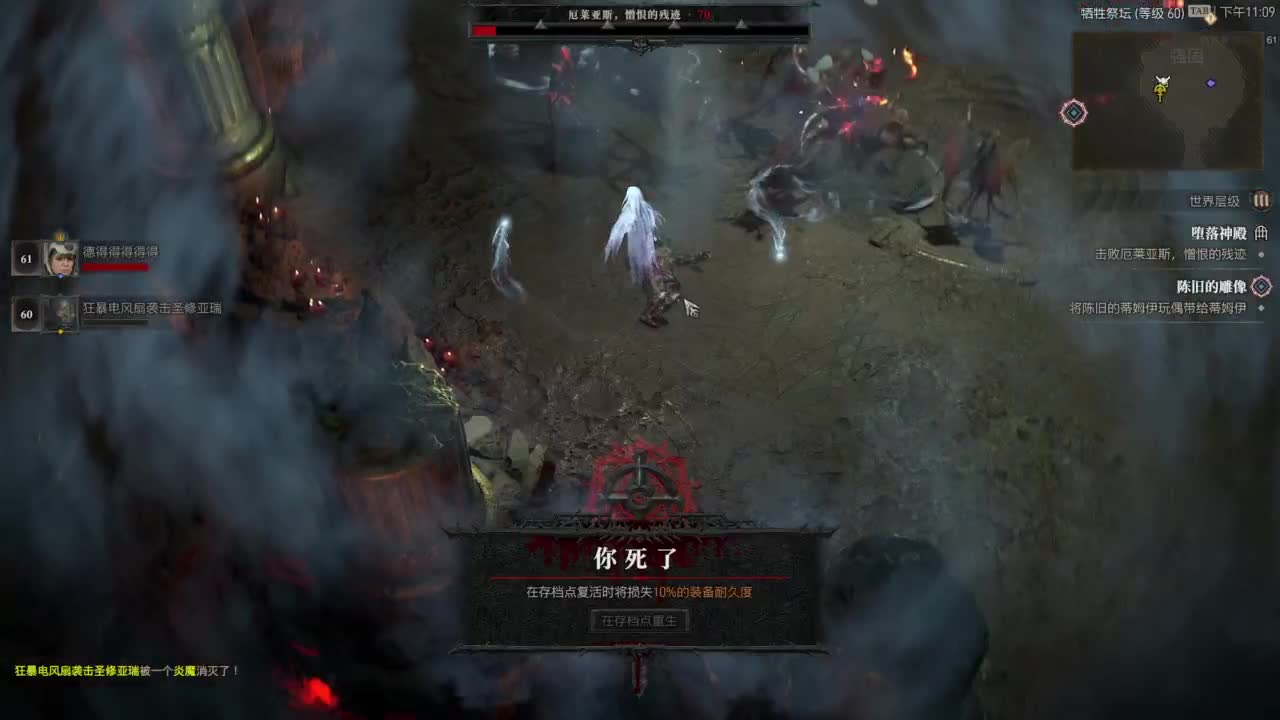Viewport: 1280px width, 720px height.
Task: Click the blue gem under the level 61 portrait
Action: [61, 276]
